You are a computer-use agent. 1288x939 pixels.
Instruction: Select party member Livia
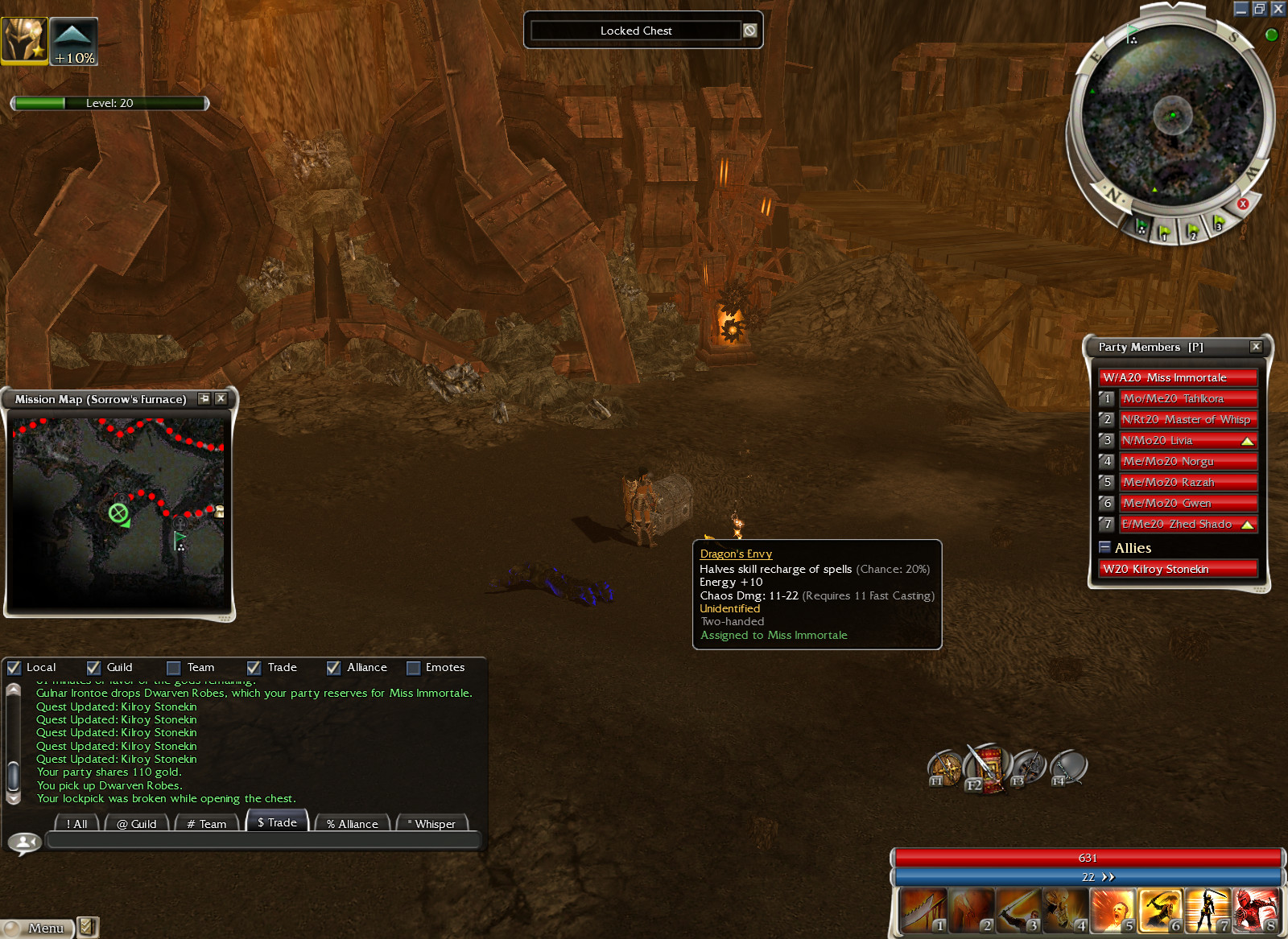coord(1188,440)
